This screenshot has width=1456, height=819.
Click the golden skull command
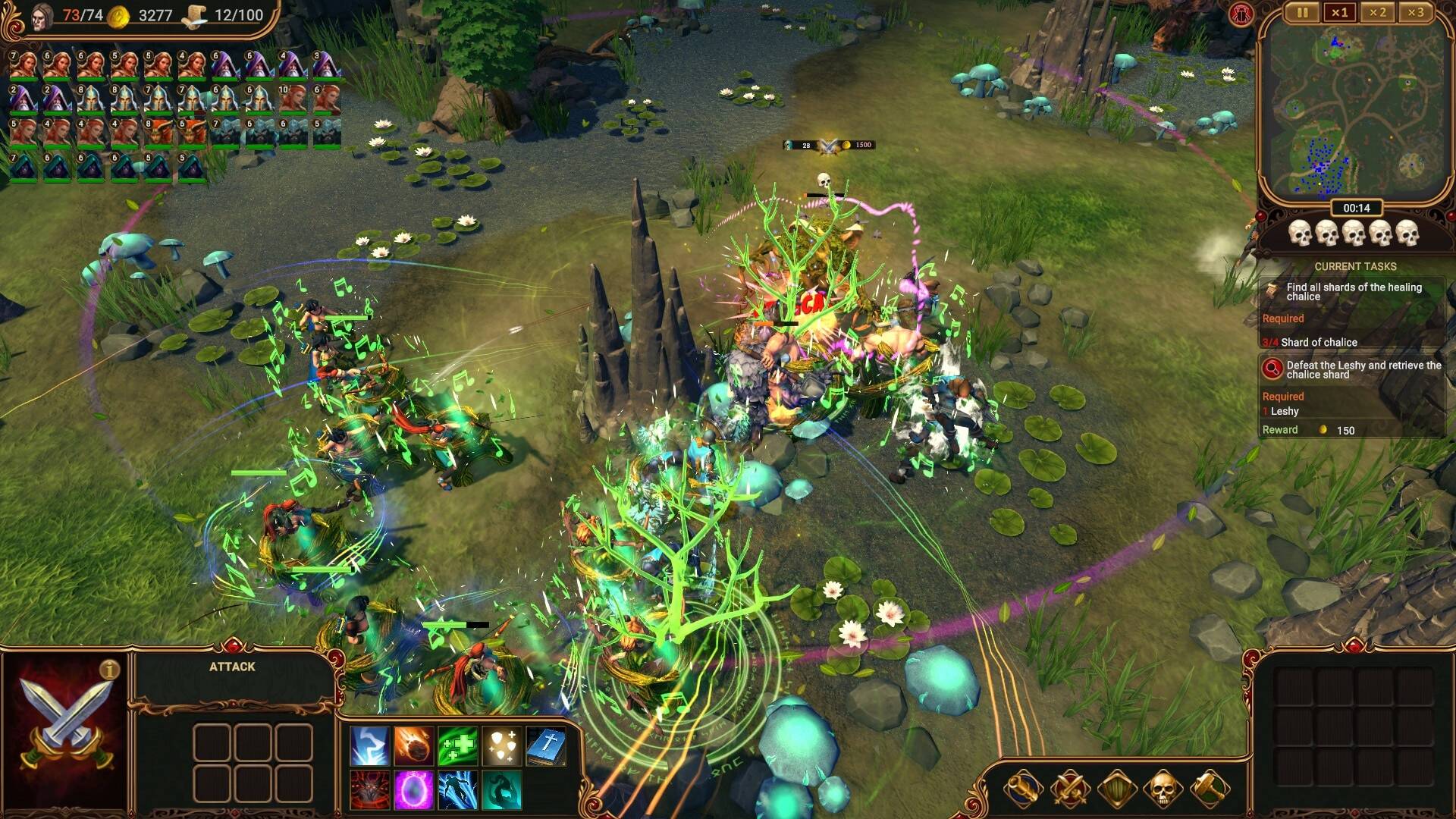point(1163,789)
